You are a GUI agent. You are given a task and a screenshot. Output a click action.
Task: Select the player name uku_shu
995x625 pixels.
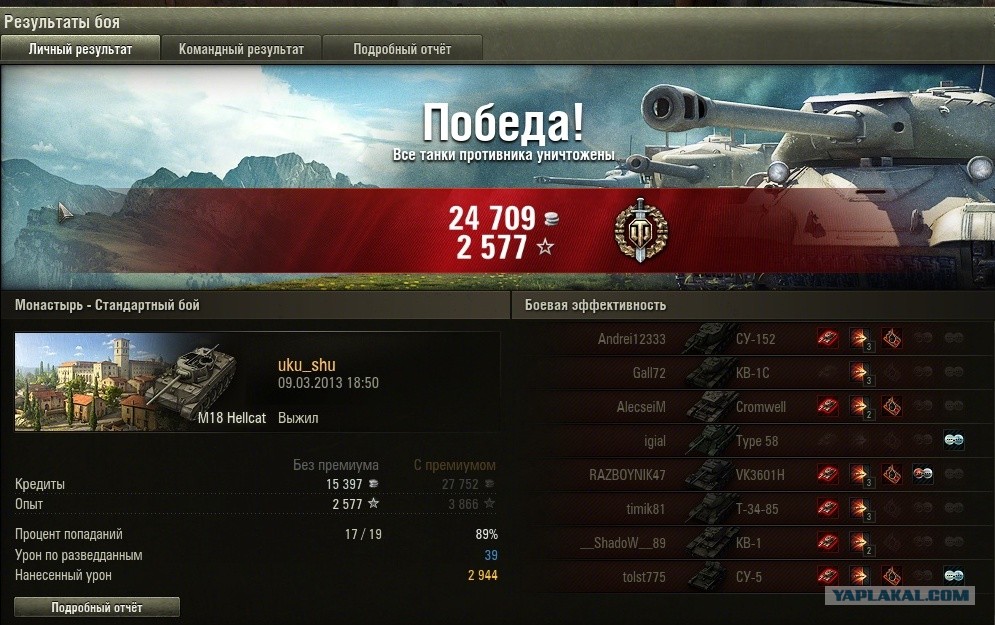[x=306, y=366]
